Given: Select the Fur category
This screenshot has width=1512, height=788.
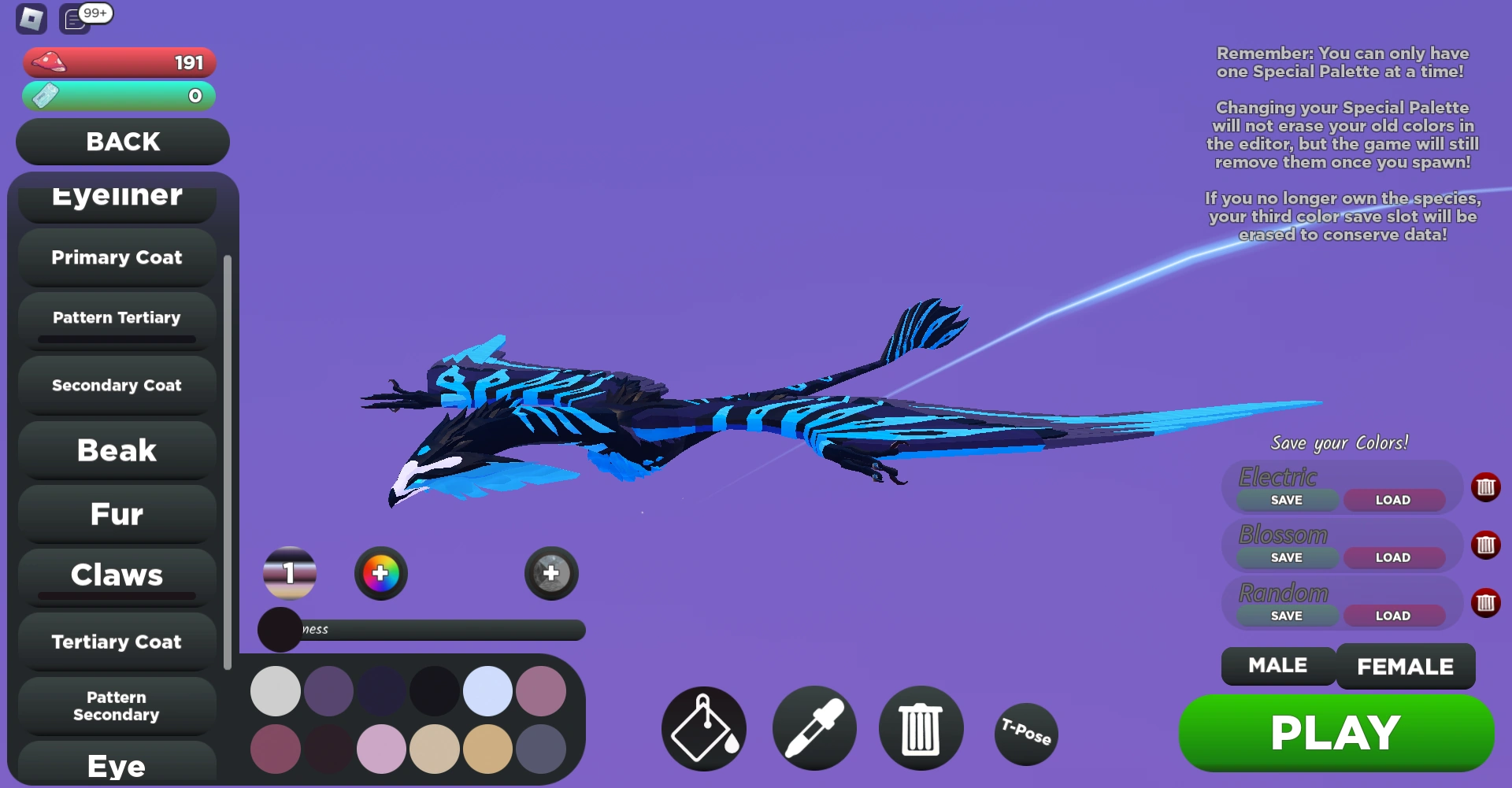Looking at the screenshot, I should coord(116,513).
